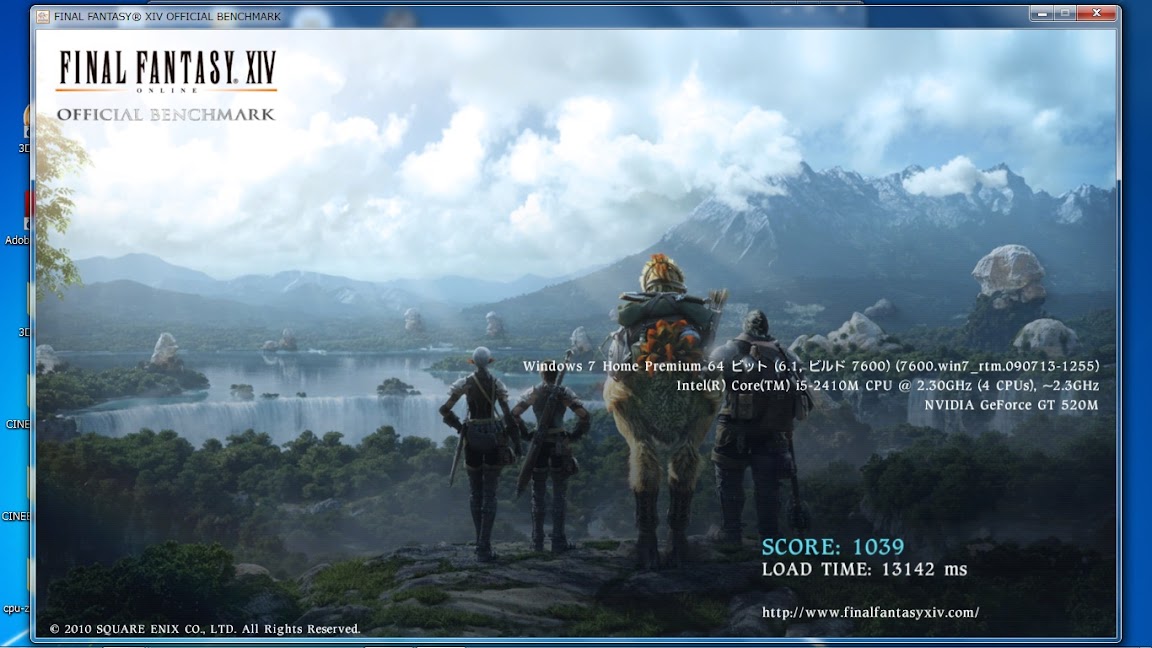Open the www.finalfantasyxiv.com link
The width and height of the screenshot is (1152, 648).
[870, 612]
